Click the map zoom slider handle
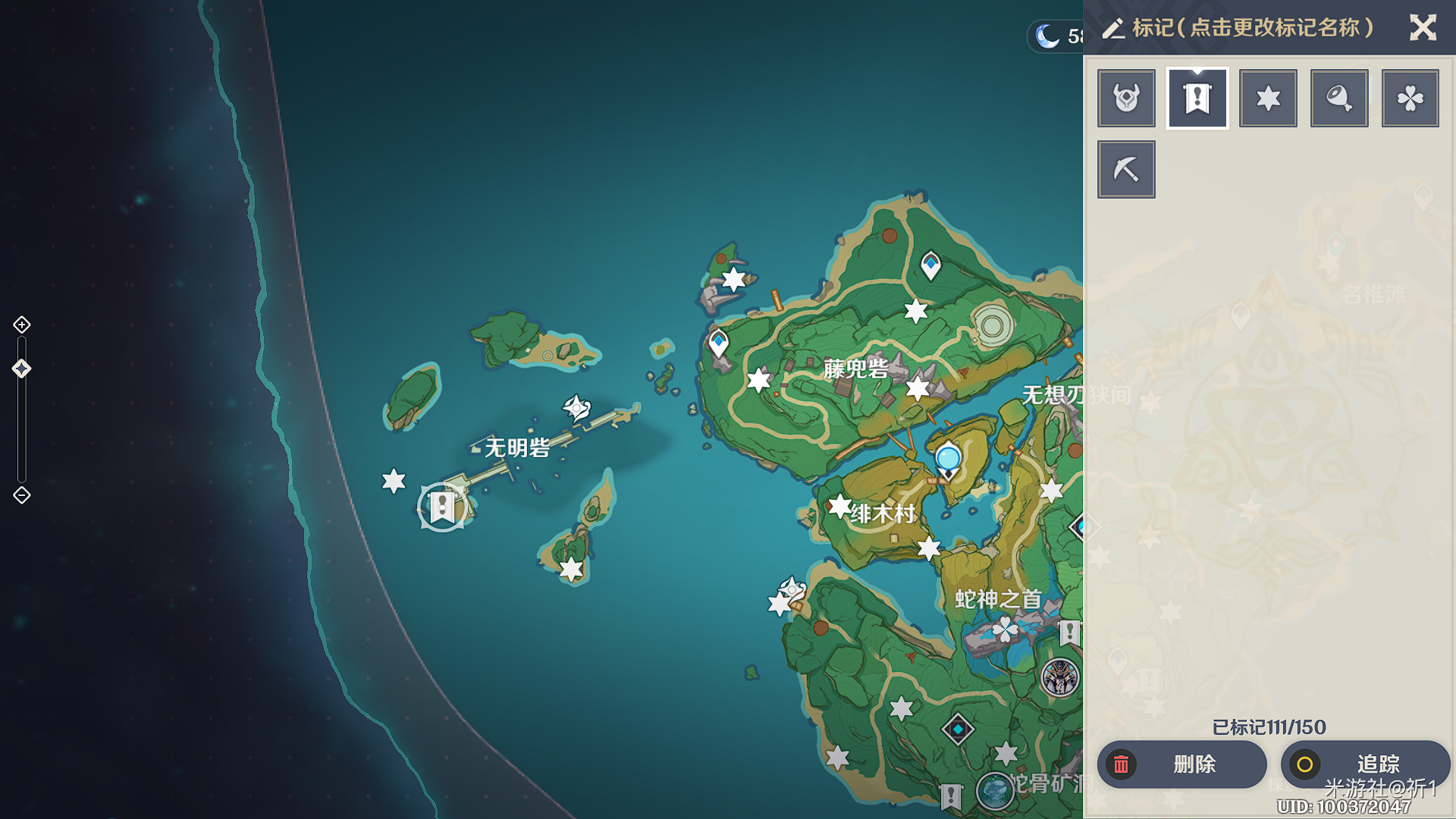This screenshot has width=1456, height=819. (x=21, y=369)
